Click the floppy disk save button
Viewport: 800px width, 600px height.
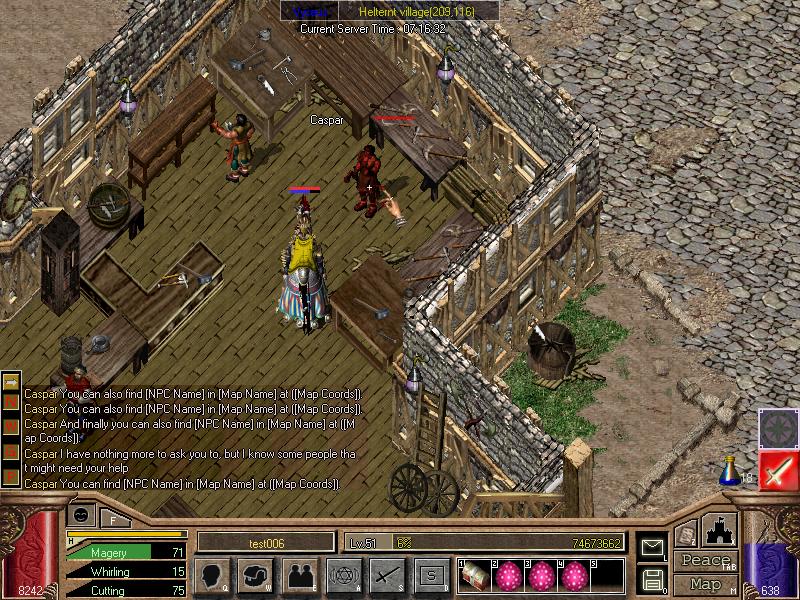coord(651,579)
